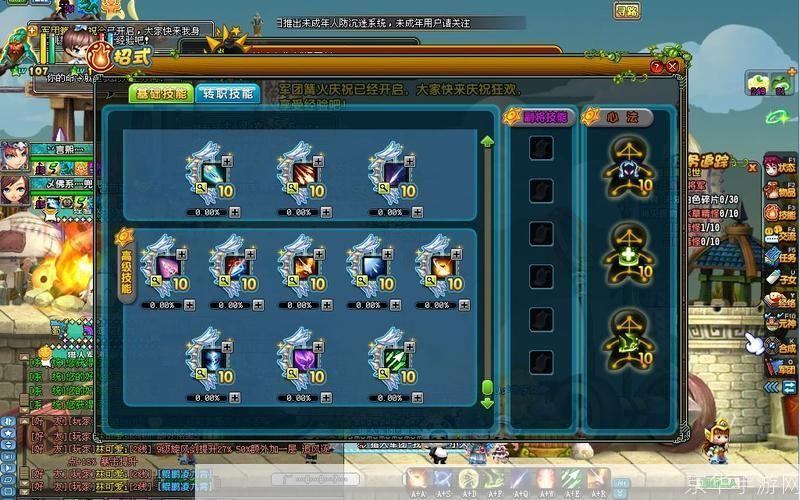
Task: Select the purple heart skill icon
Action: point(301,356)
